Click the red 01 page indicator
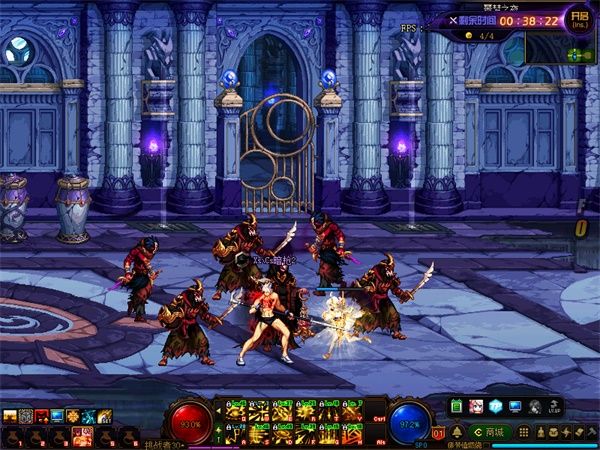 pyautogui.click(x=439, y=432)
